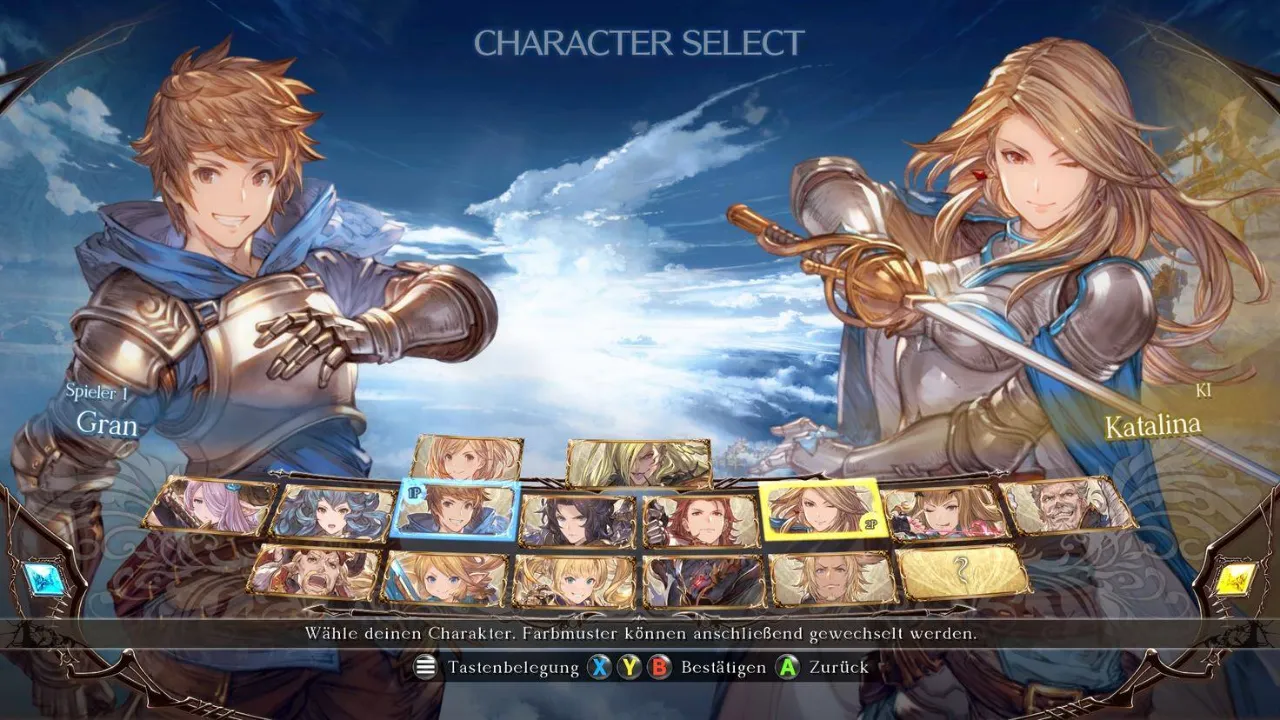The height and width of the screenshot is (720, 1280).
Task: Choose Katalina's yellow-framed portrait
Action: click(818, 510)
